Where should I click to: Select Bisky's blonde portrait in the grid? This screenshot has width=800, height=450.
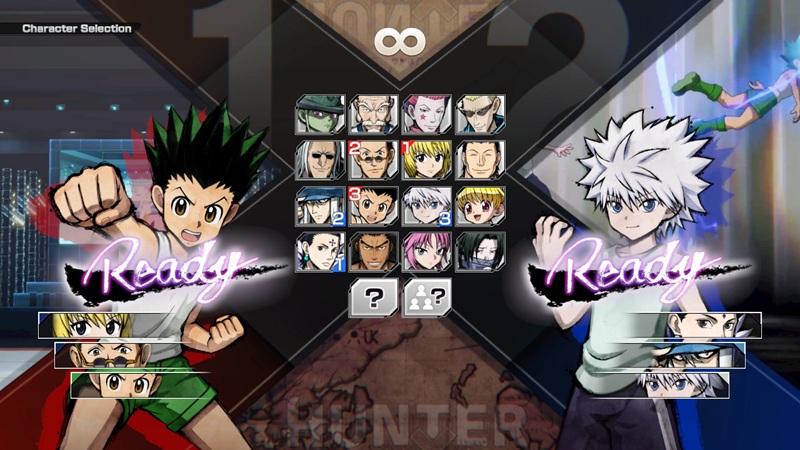click(480, 205)
